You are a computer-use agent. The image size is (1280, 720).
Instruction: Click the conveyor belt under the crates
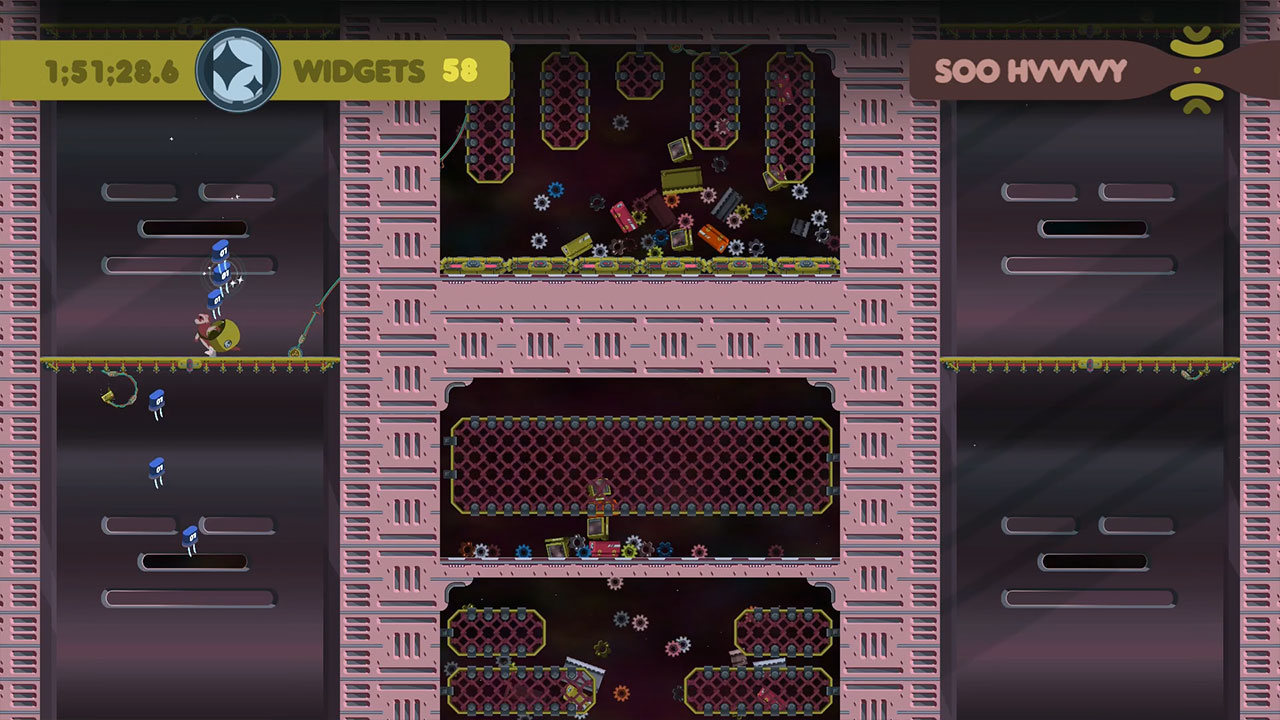[640, 266]
